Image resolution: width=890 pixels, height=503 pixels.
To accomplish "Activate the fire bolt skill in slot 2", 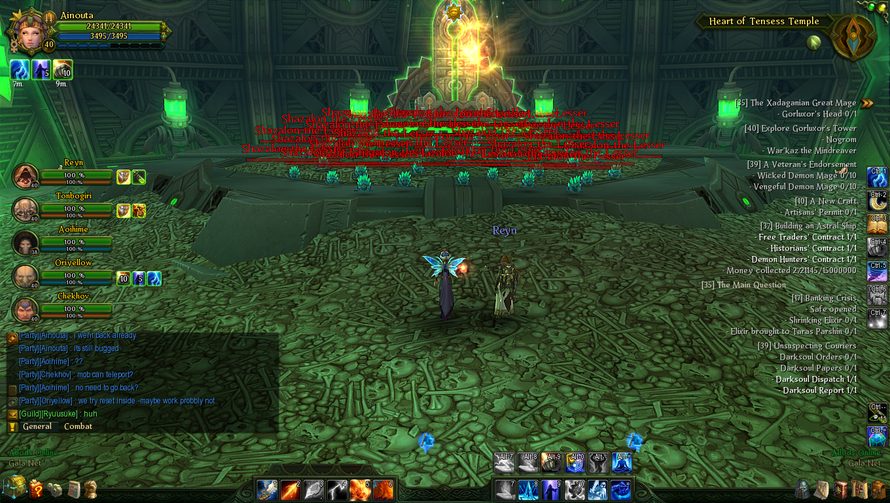I will pyautogui.click(x=290, y=490).
